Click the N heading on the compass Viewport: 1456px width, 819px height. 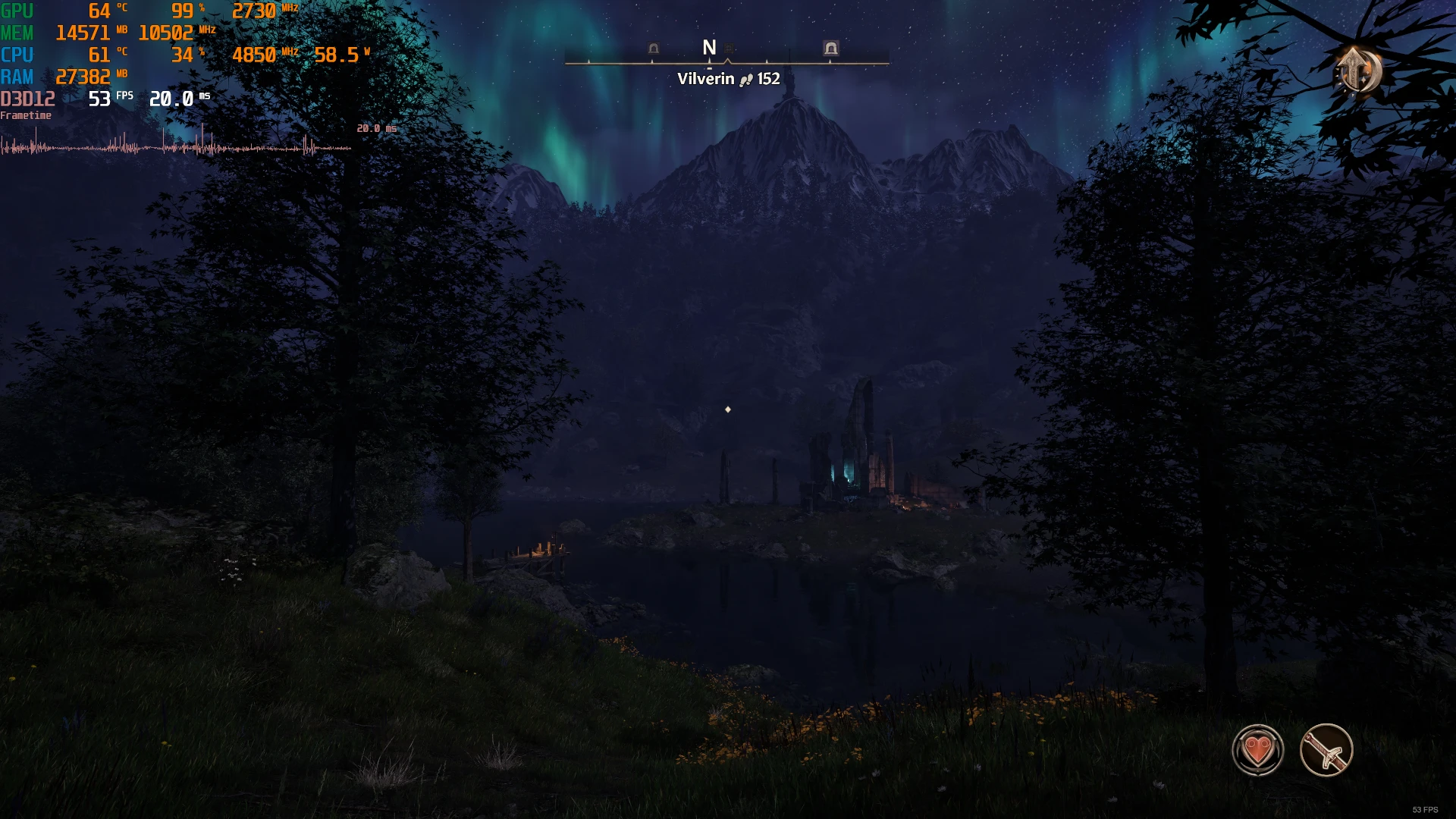point(709,48)
